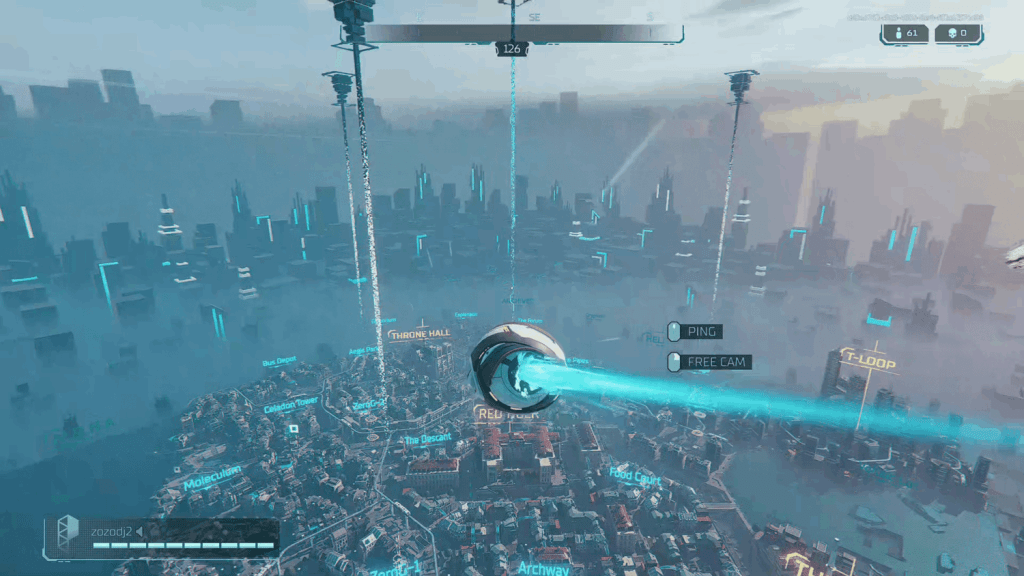Select the zozodj2 squad member panel
This screenshot has width=1024, height=576.
point(162,537)
